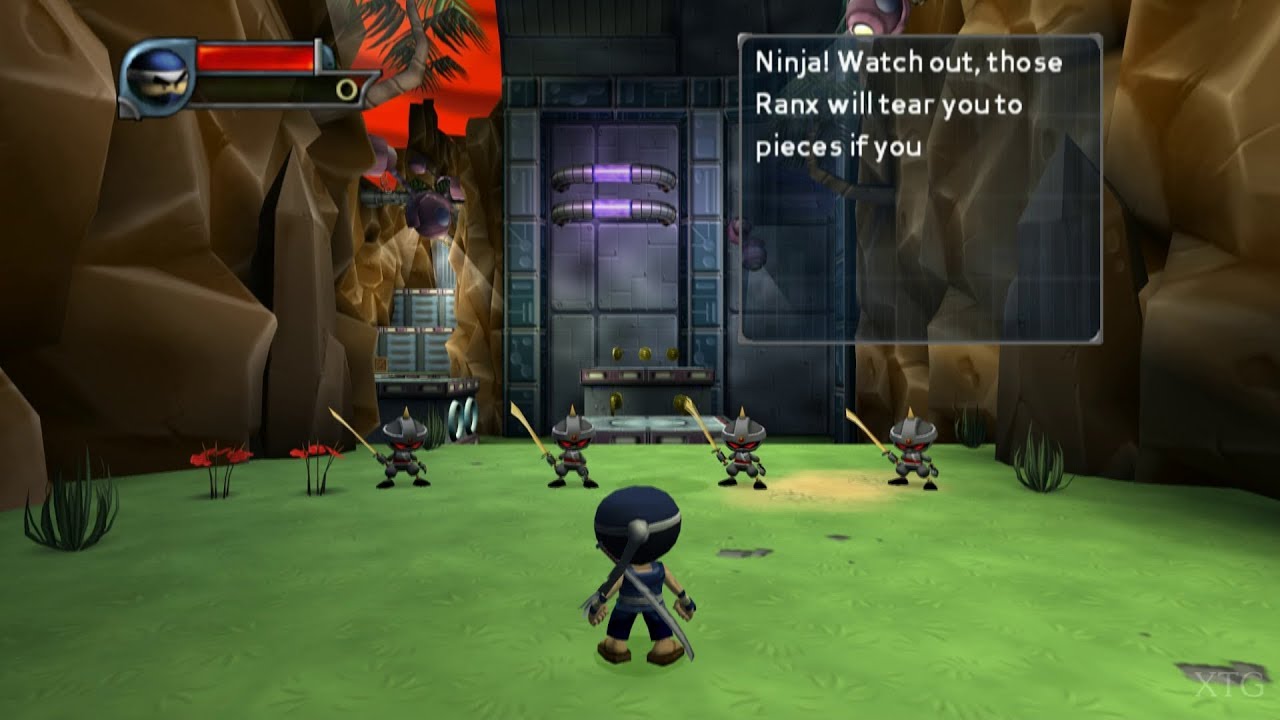
Task: Click the rightmost Ranx robot enemy
Action: pos(913,455)
